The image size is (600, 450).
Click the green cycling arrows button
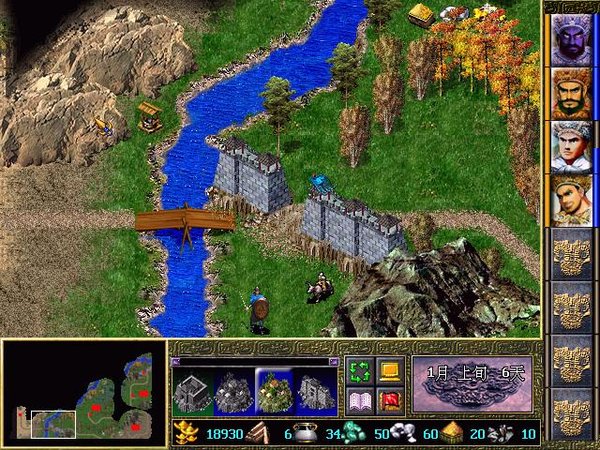[x=359, y=371]
